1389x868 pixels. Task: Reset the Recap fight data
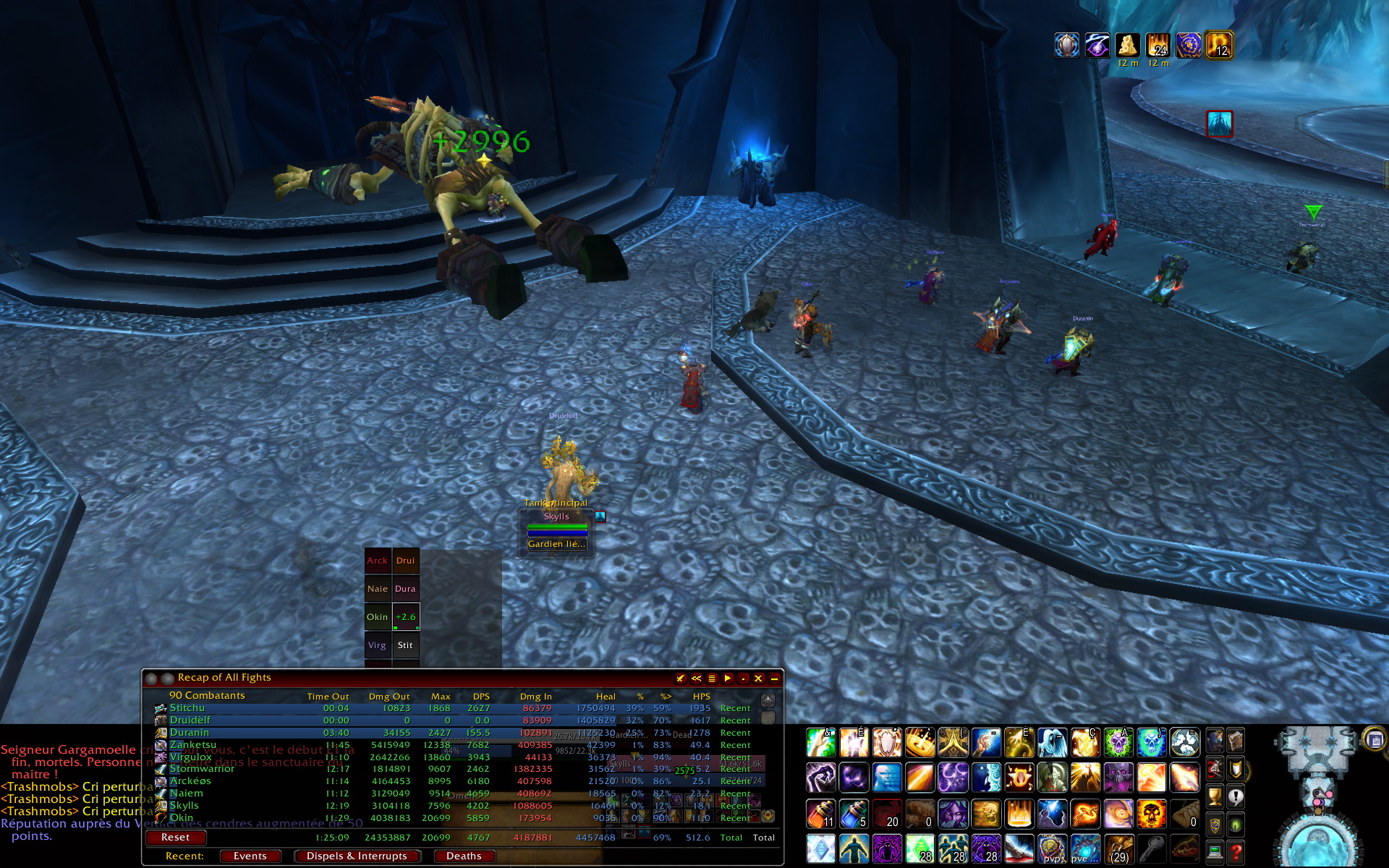176,837
